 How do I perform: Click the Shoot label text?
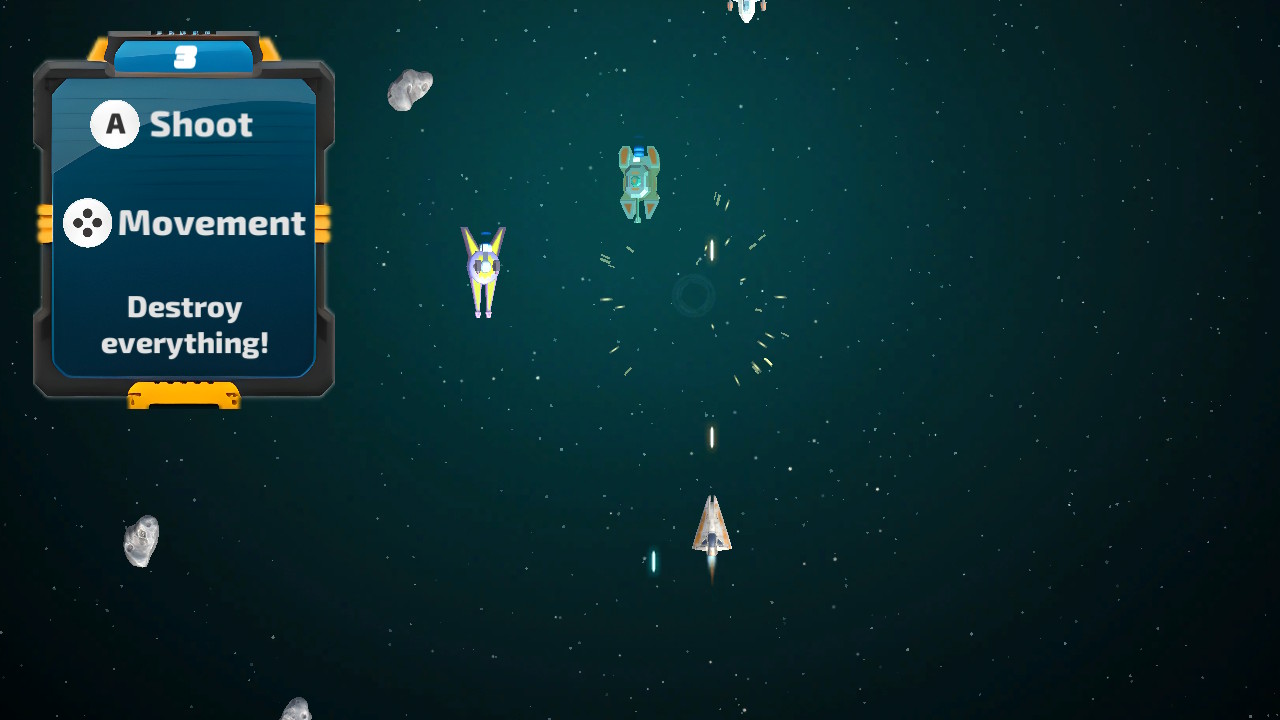point(199,124)
